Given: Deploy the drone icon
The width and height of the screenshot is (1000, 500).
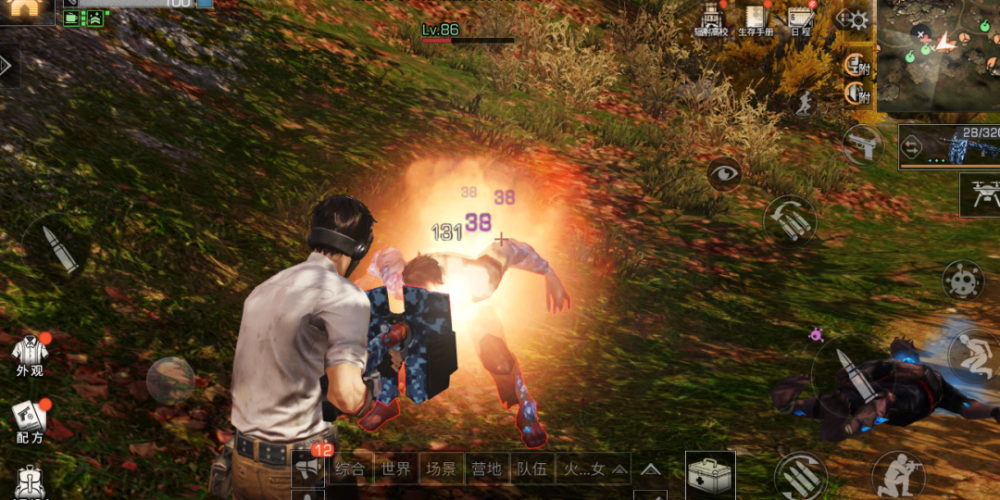Looking at the screenshot, I should (x=979, y=194).
